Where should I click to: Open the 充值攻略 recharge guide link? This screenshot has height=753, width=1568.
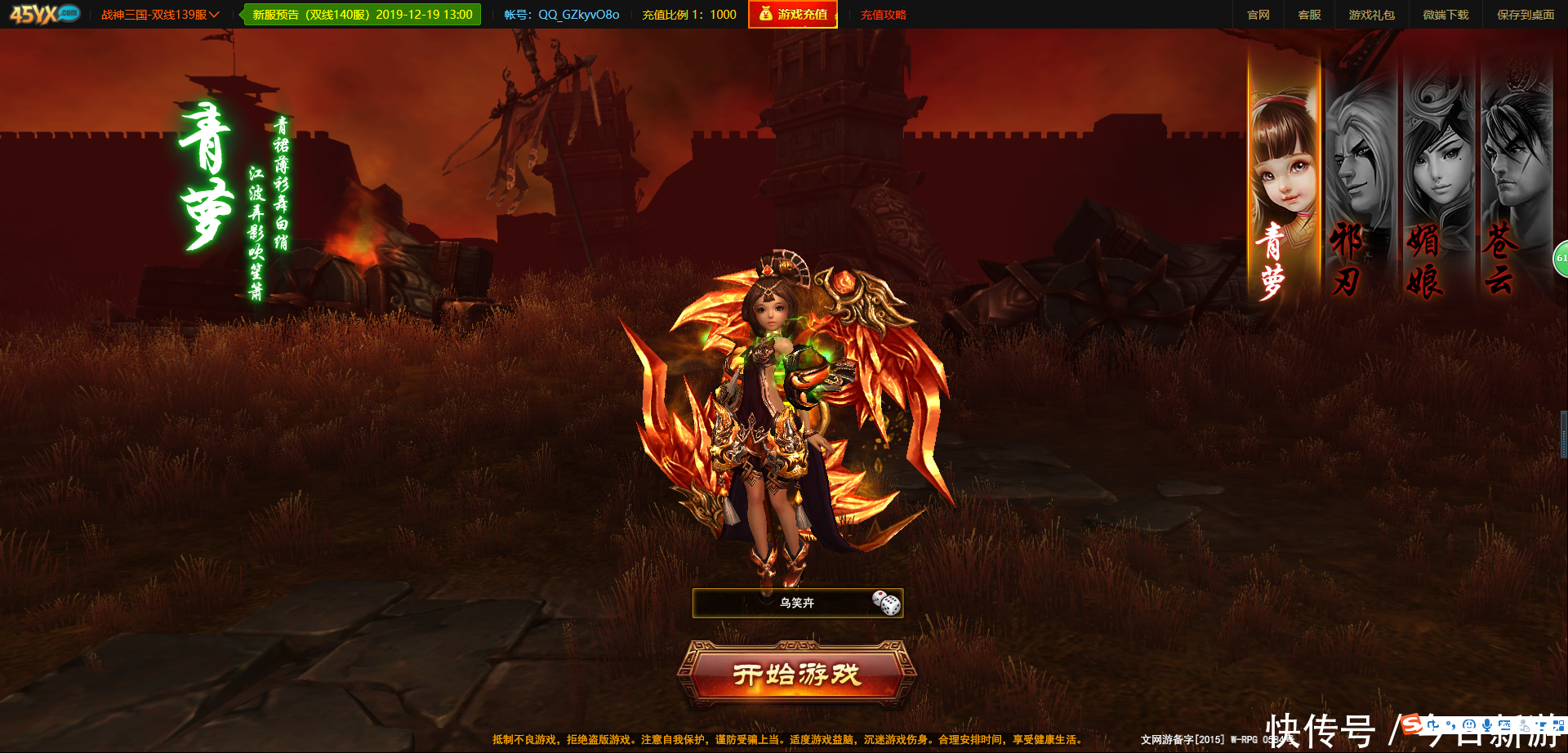click(x=884, y=15)
